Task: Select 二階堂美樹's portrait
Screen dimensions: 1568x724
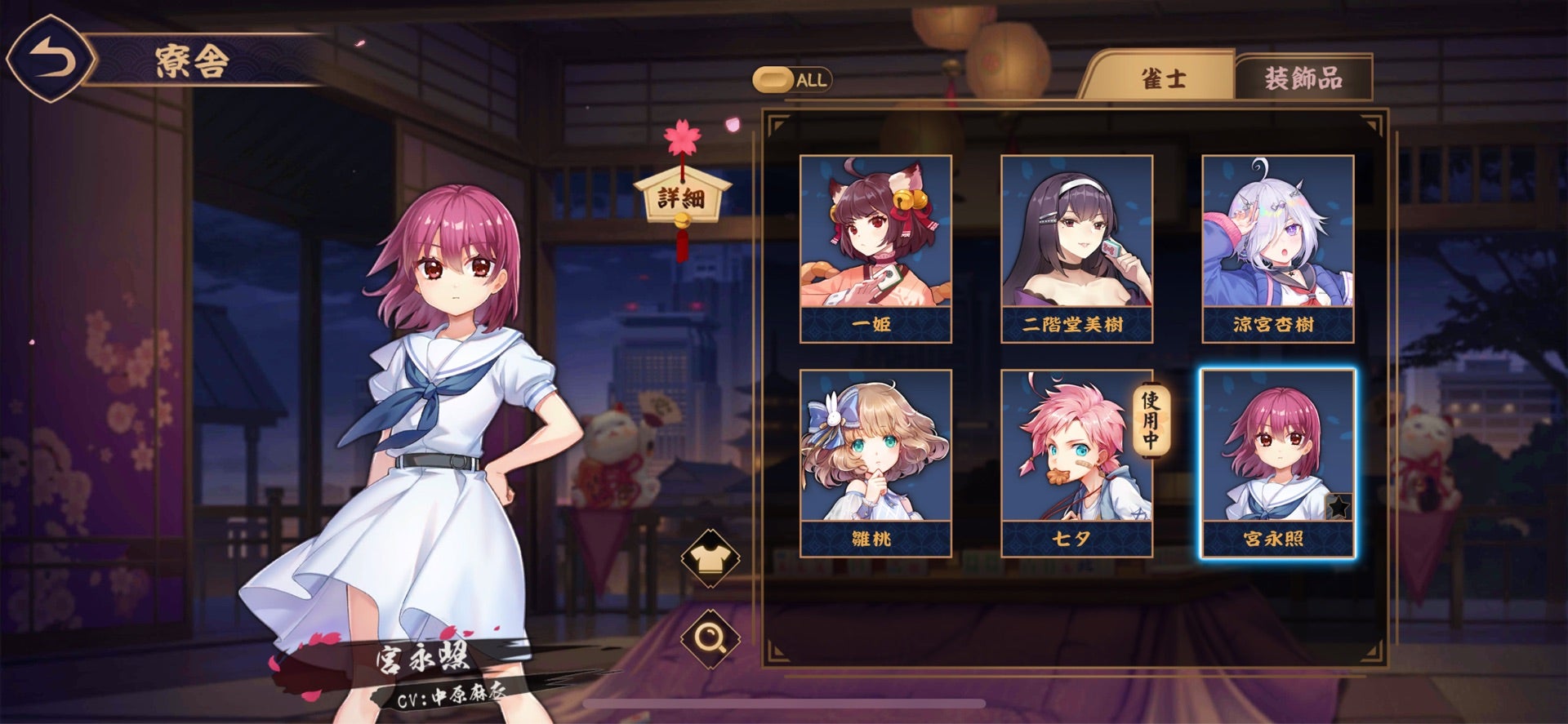Action: click(x=1076, y=245)
